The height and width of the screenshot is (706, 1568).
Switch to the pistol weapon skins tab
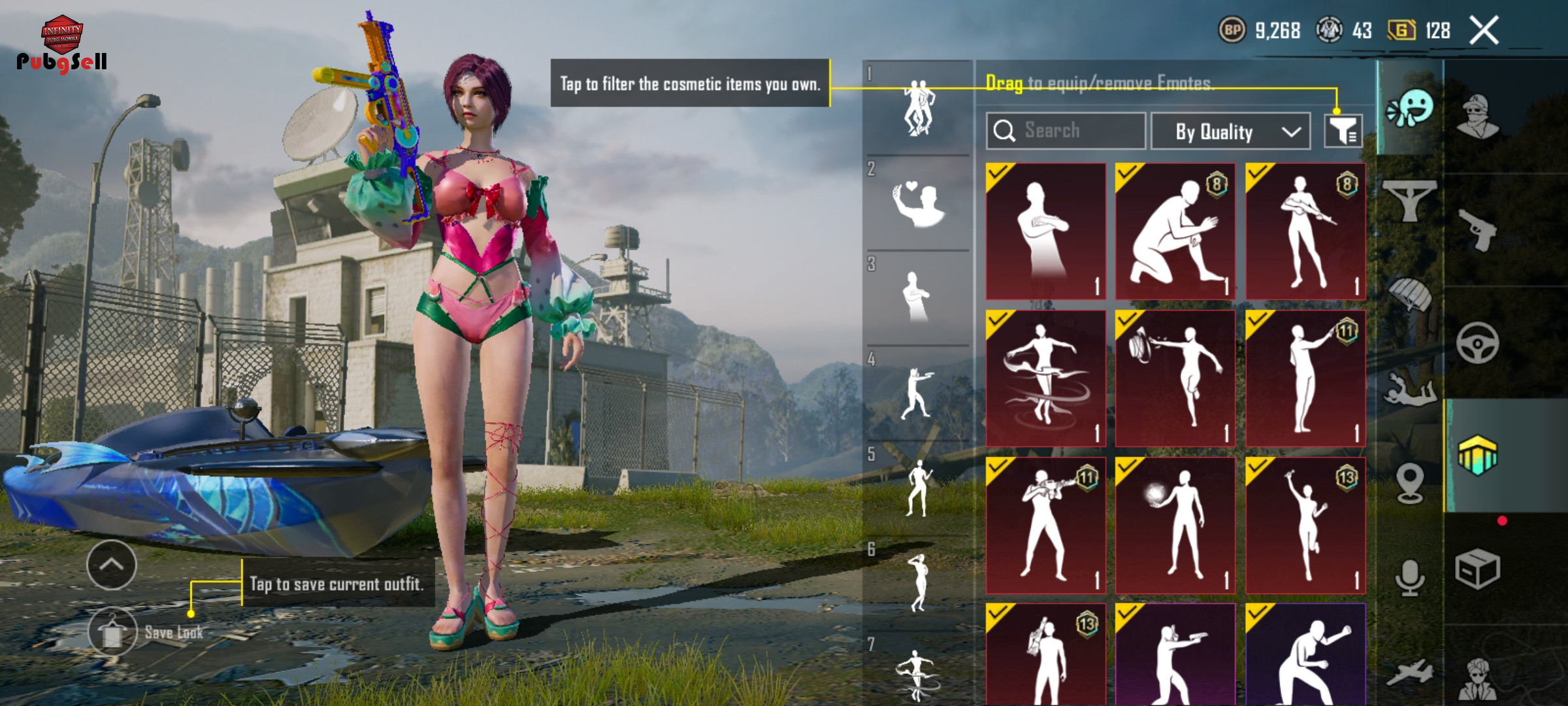coord(1477,229)
